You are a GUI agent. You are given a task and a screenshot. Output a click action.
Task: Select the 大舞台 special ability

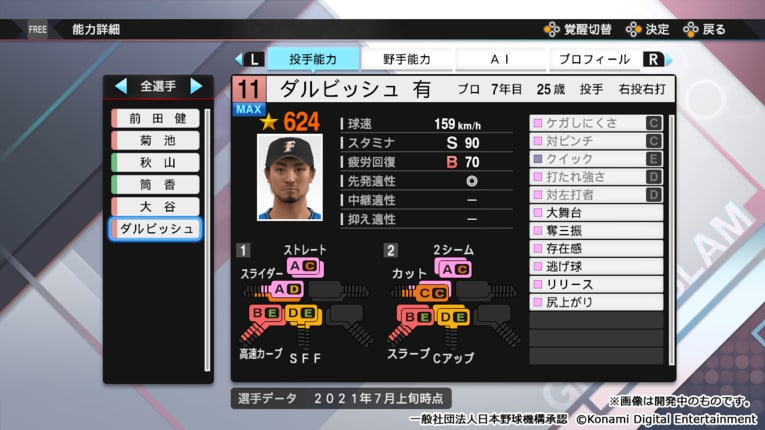point(595,212)
